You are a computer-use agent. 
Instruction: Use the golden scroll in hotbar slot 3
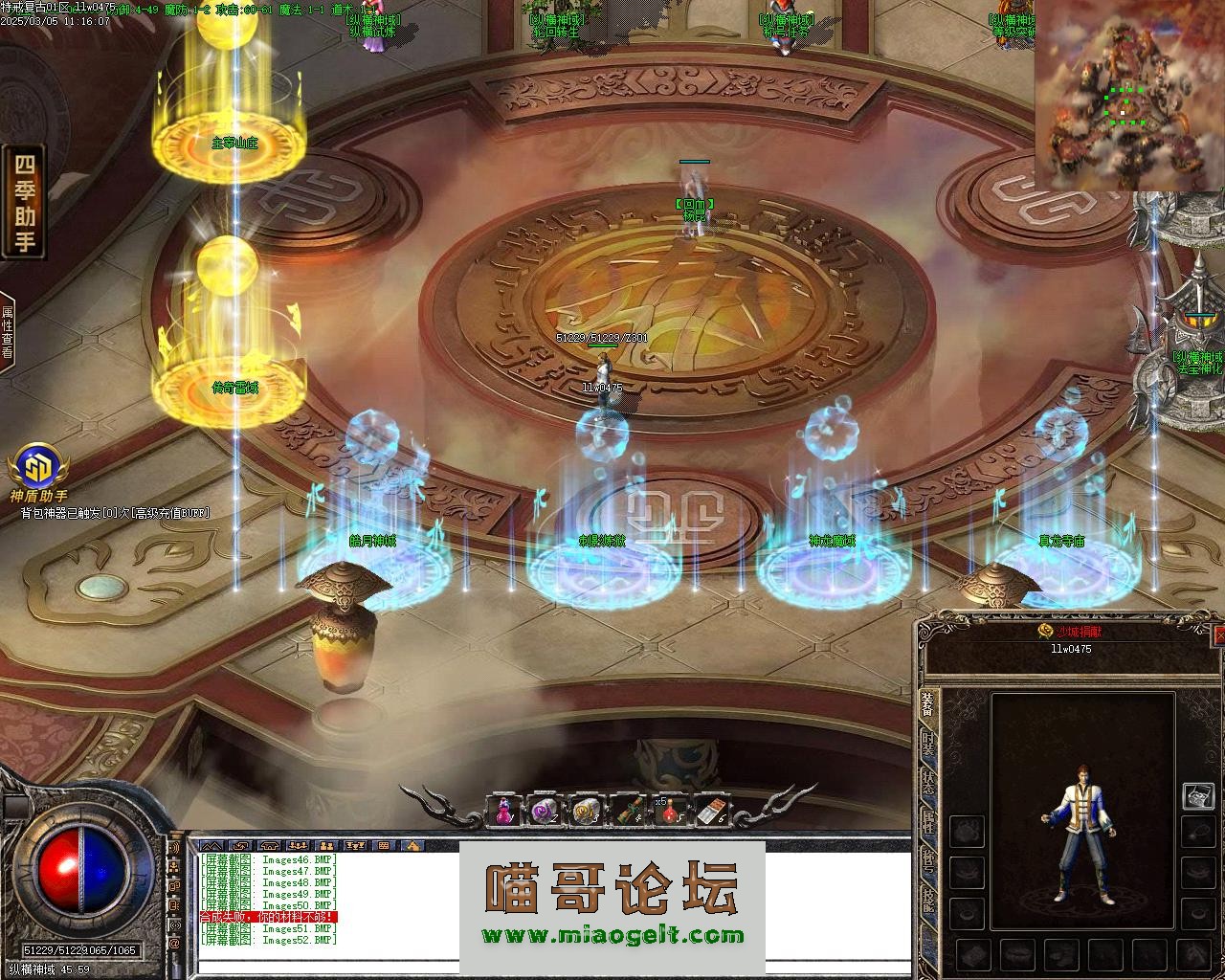point(586,811)
